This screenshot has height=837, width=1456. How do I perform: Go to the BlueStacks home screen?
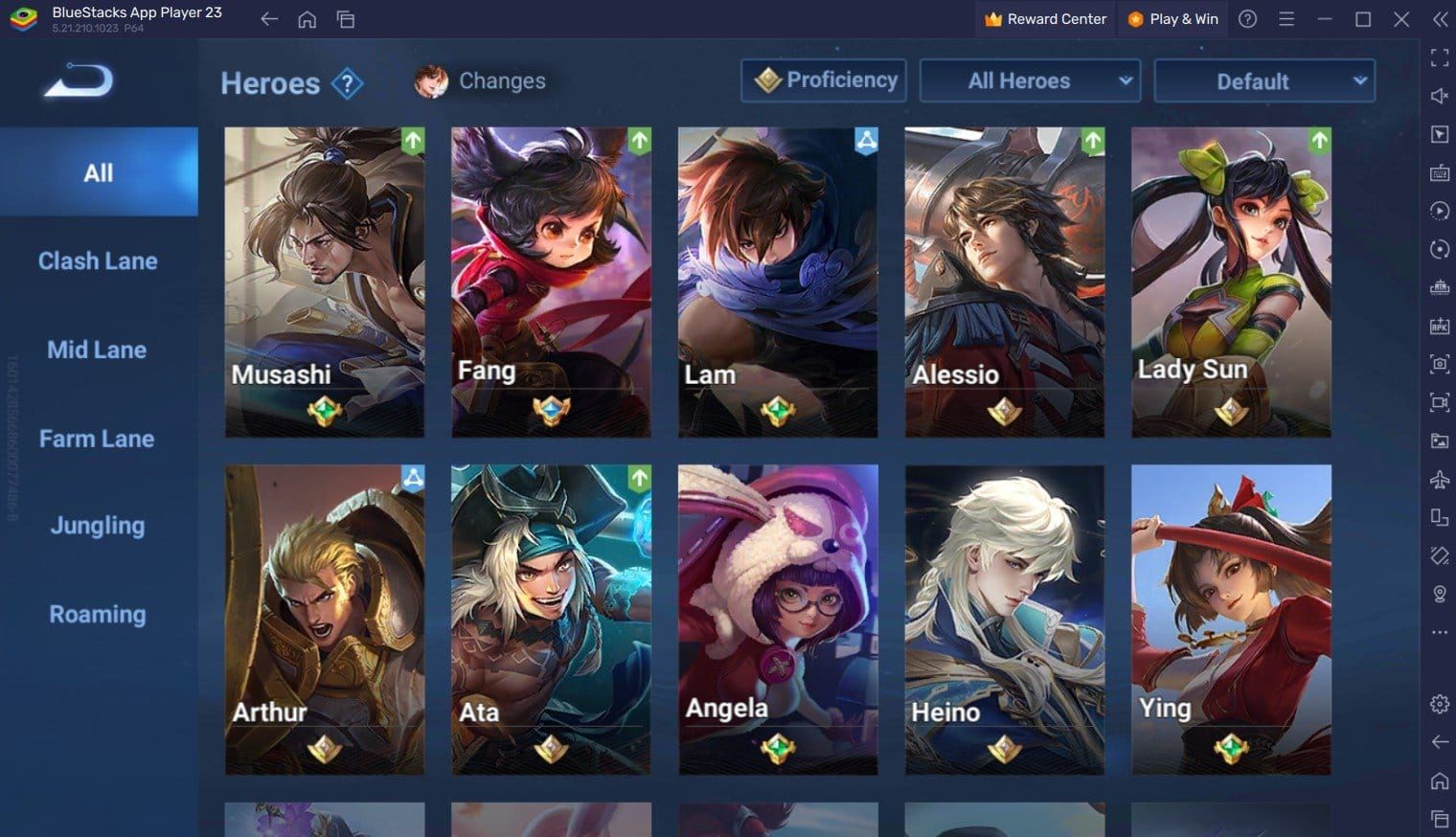pos(307,18)
